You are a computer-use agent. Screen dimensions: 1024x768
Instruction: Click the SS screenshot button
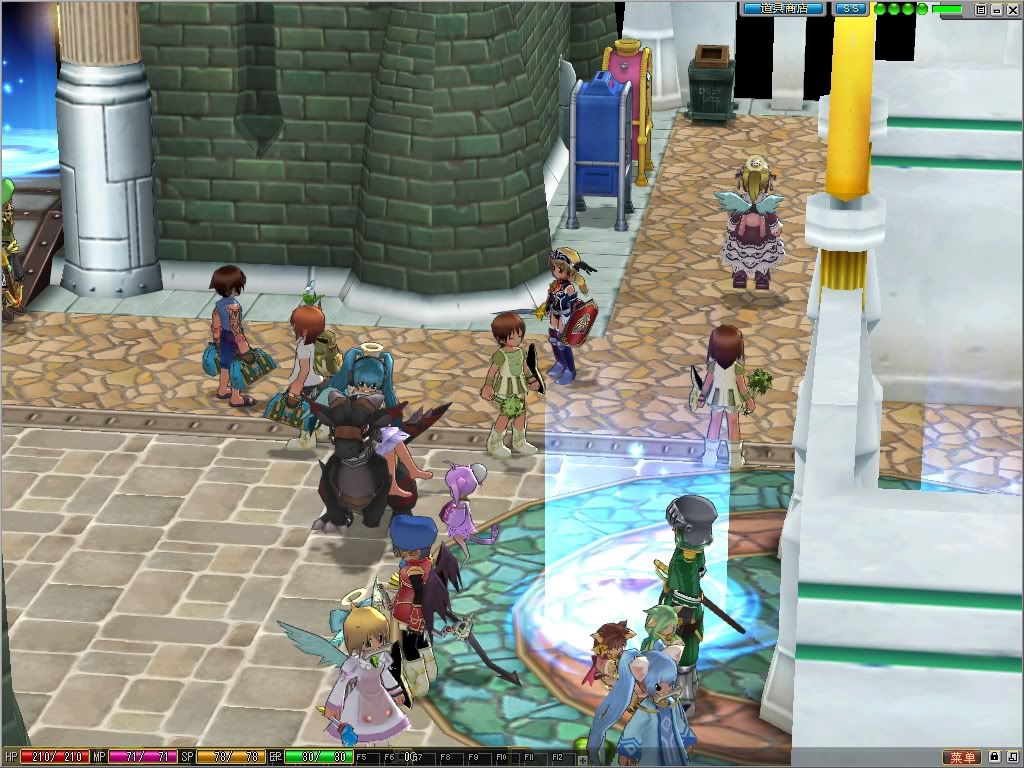click(852, 8)
